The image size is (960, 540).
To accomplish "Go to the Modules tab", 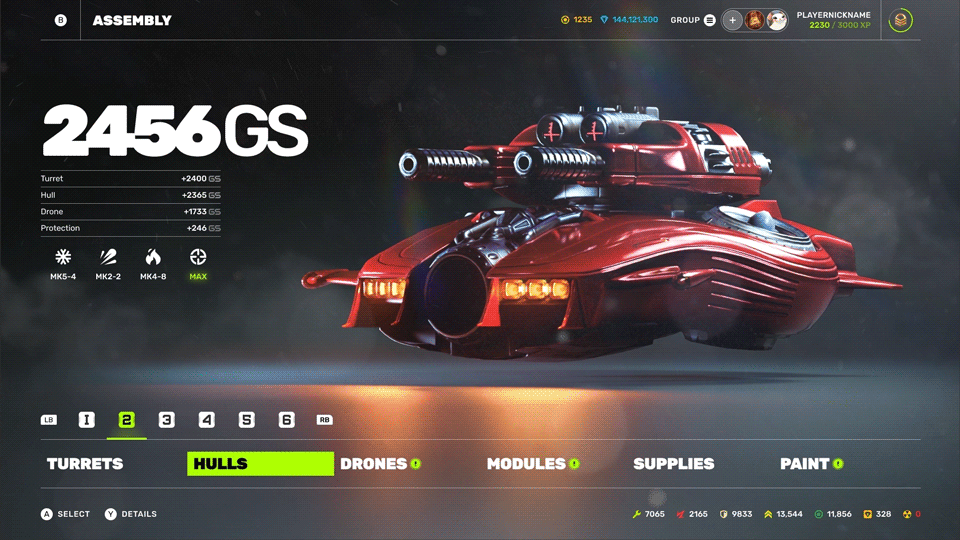I will click(x=526, y=464).
